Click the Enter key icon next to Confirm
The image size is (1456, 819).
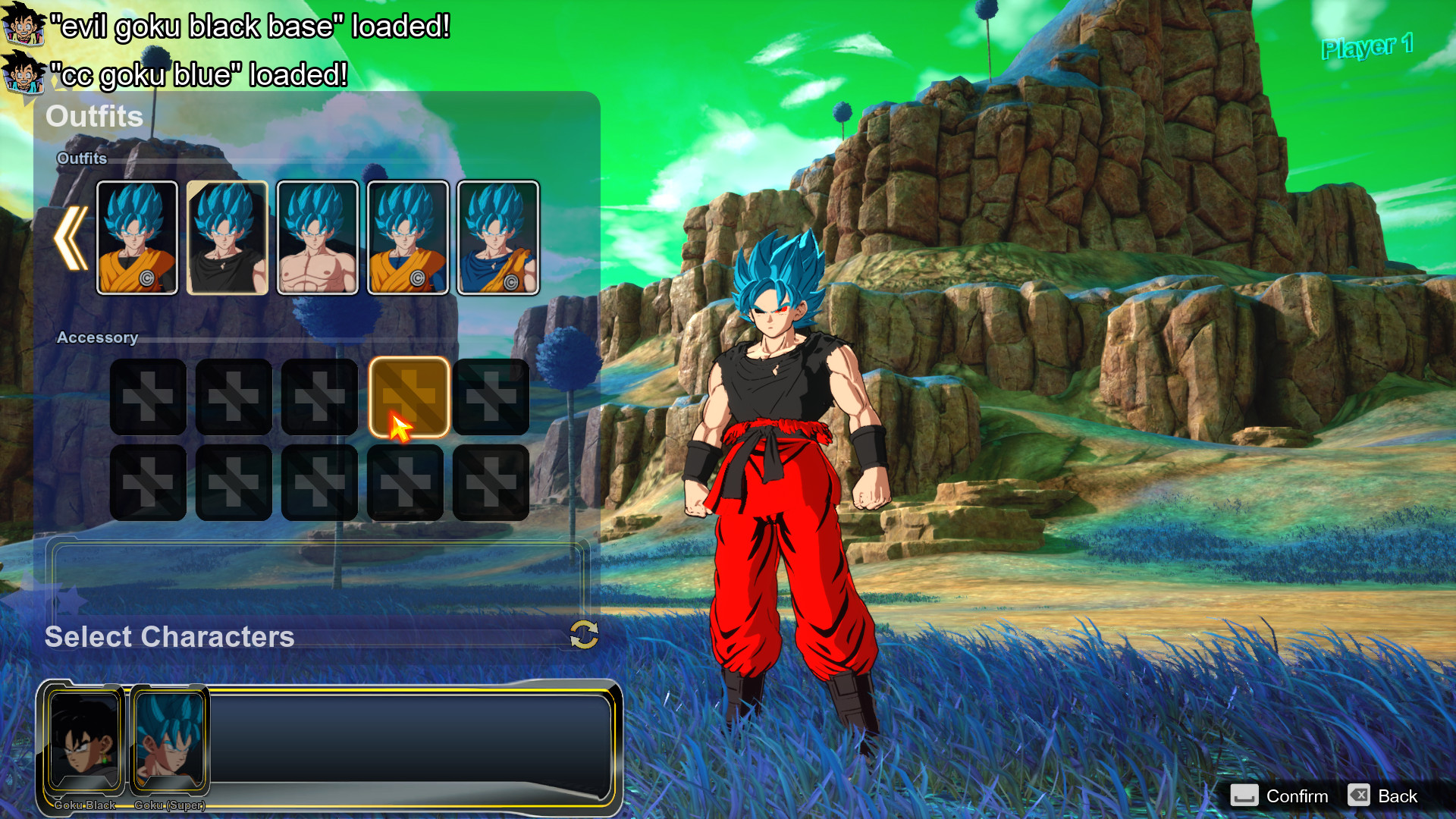pos(1243,796)
